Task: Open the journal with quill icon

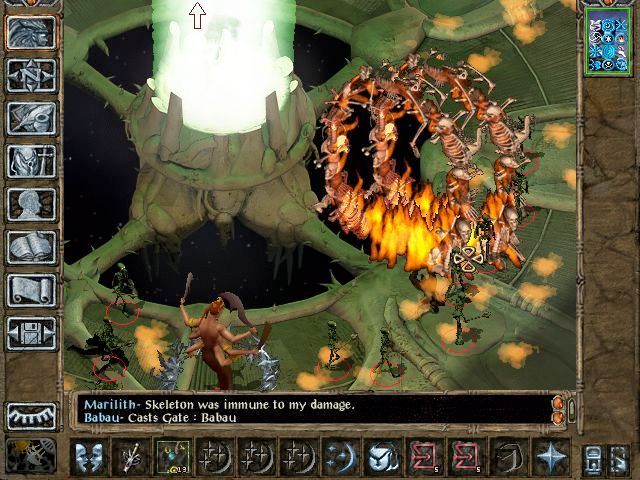Action: point(31,118)
